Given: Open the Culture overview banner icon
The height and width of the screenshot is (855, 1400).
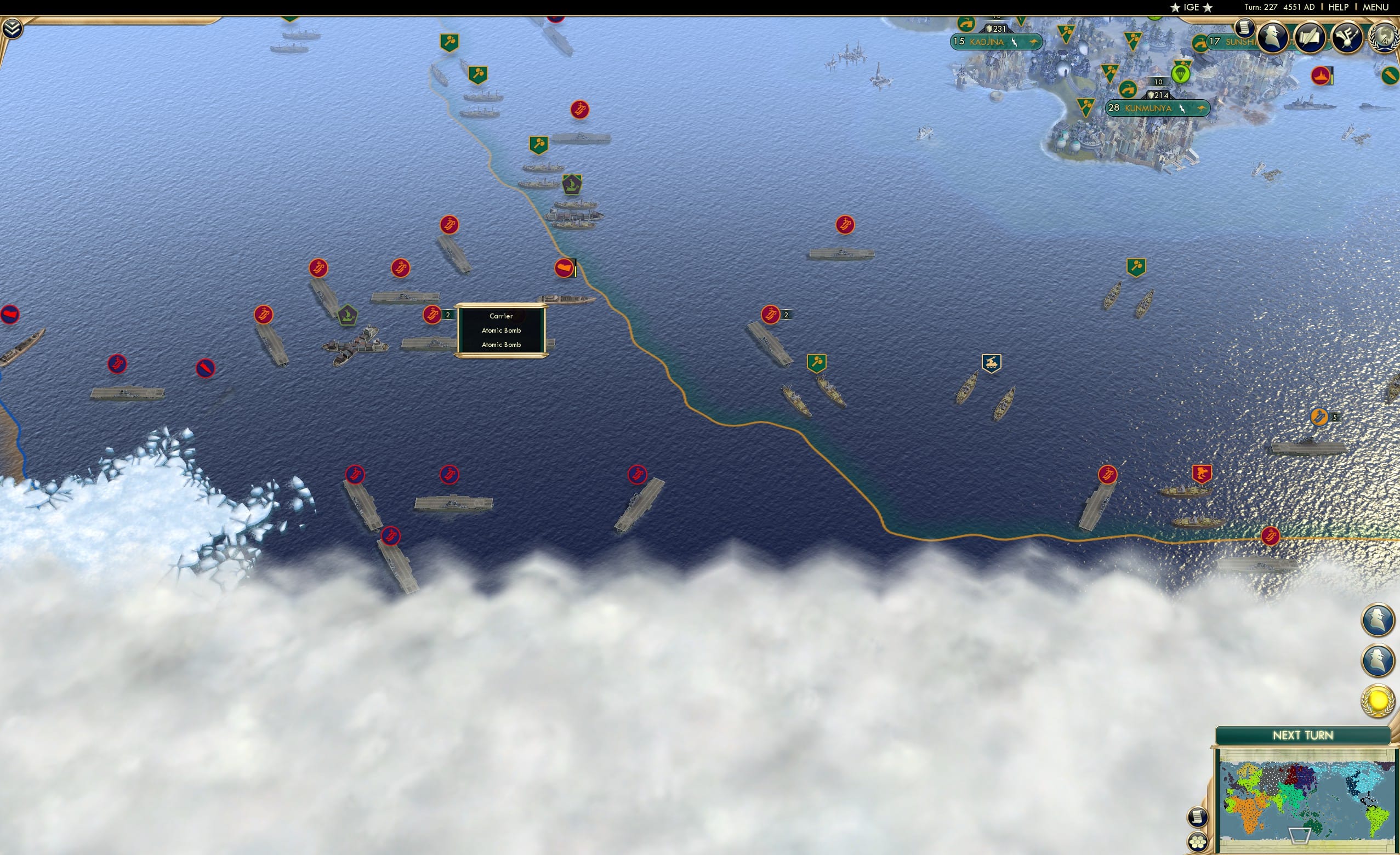Looking at the screenshot, I should tap(1348, 38).
